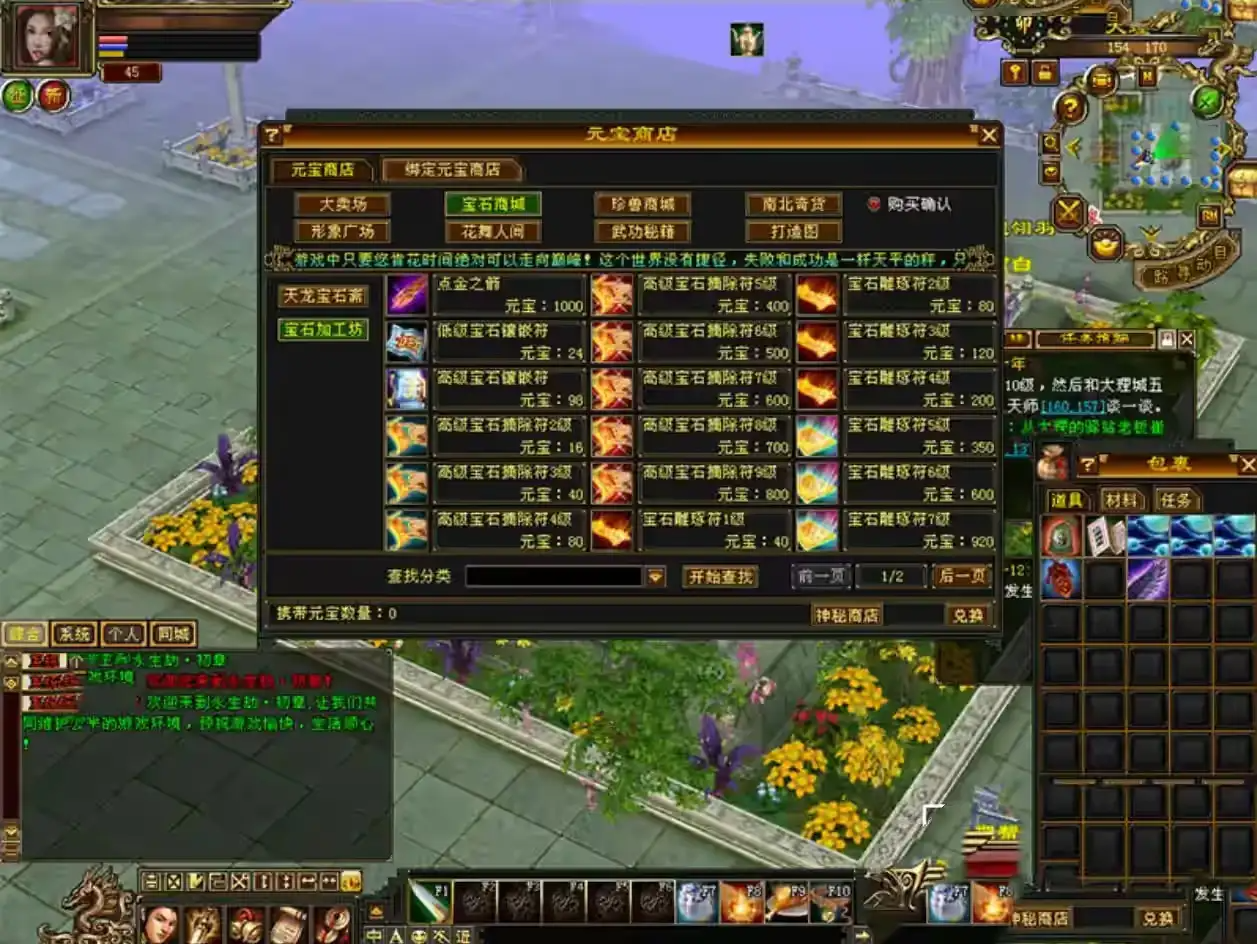Screen dimensions: 1257x944
Task: Select the 点金之箭 shop item
Action: [x=509, y=294]
